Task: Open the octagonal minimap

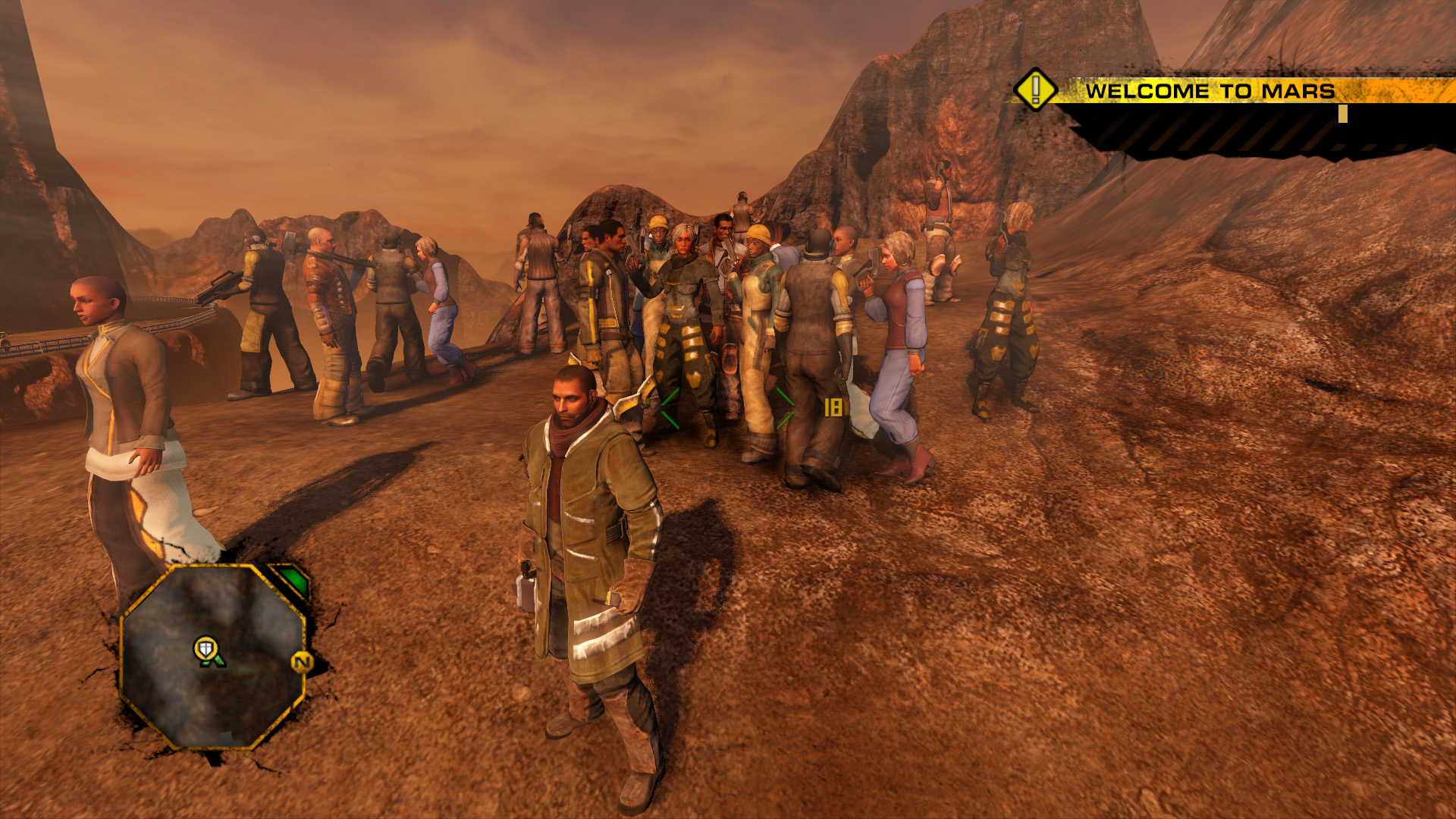Action: pos(213,657)
